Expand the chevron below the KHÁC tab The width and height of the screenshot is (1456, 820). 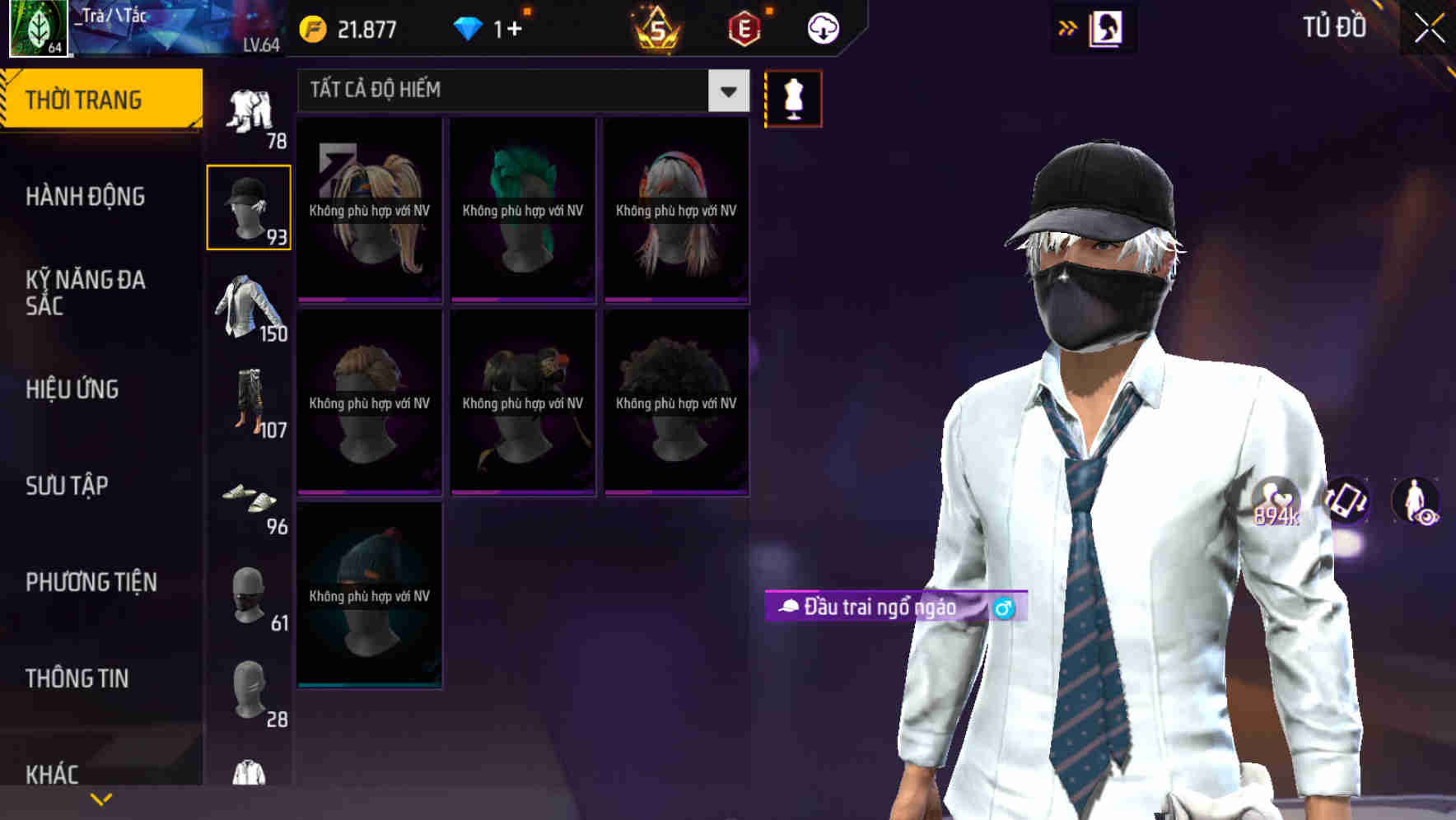101,797
